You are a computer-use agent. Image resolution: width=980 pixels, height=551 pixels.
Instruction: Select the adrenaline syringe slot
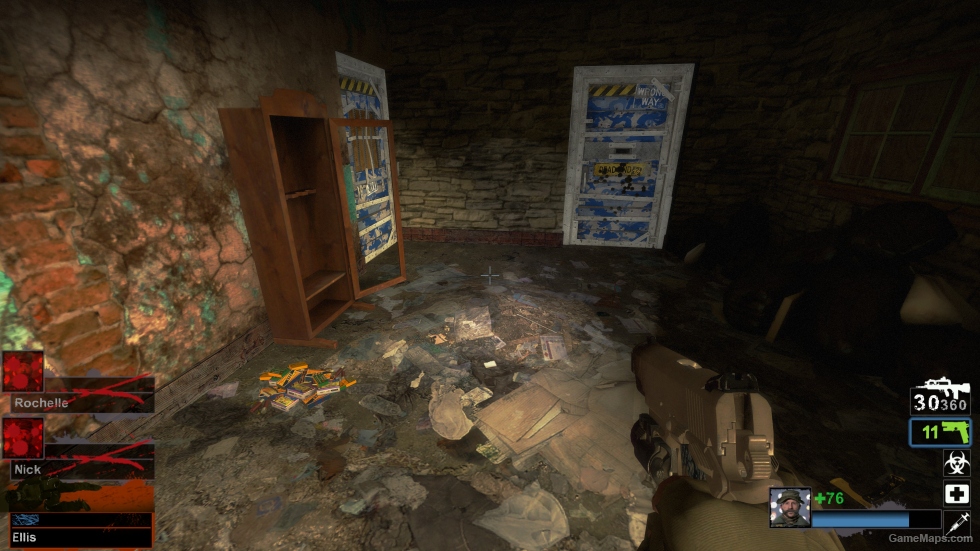click(x=956, y=522)
